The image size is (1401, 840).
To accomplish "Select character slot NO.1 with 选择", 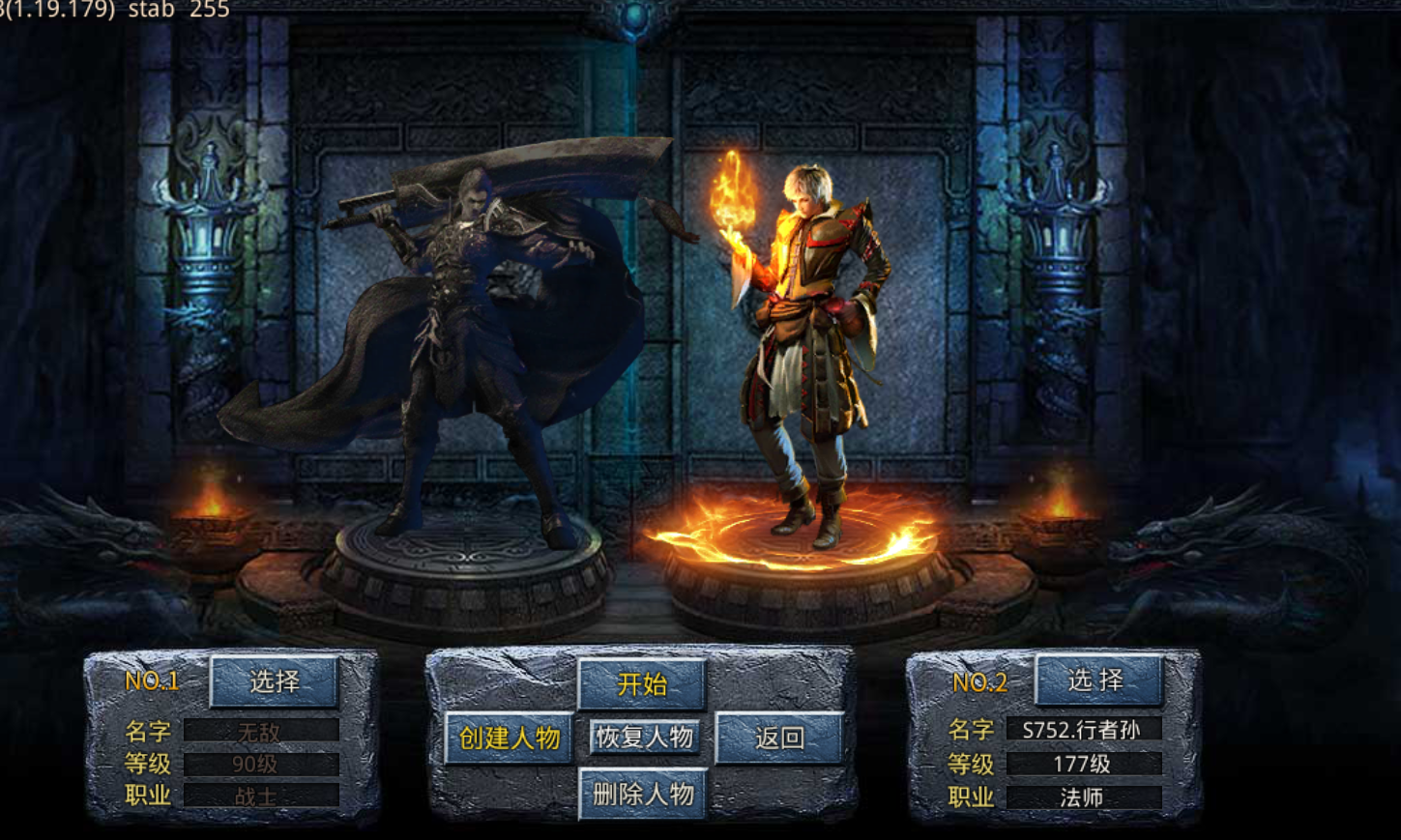I will (x=275, y=681).
